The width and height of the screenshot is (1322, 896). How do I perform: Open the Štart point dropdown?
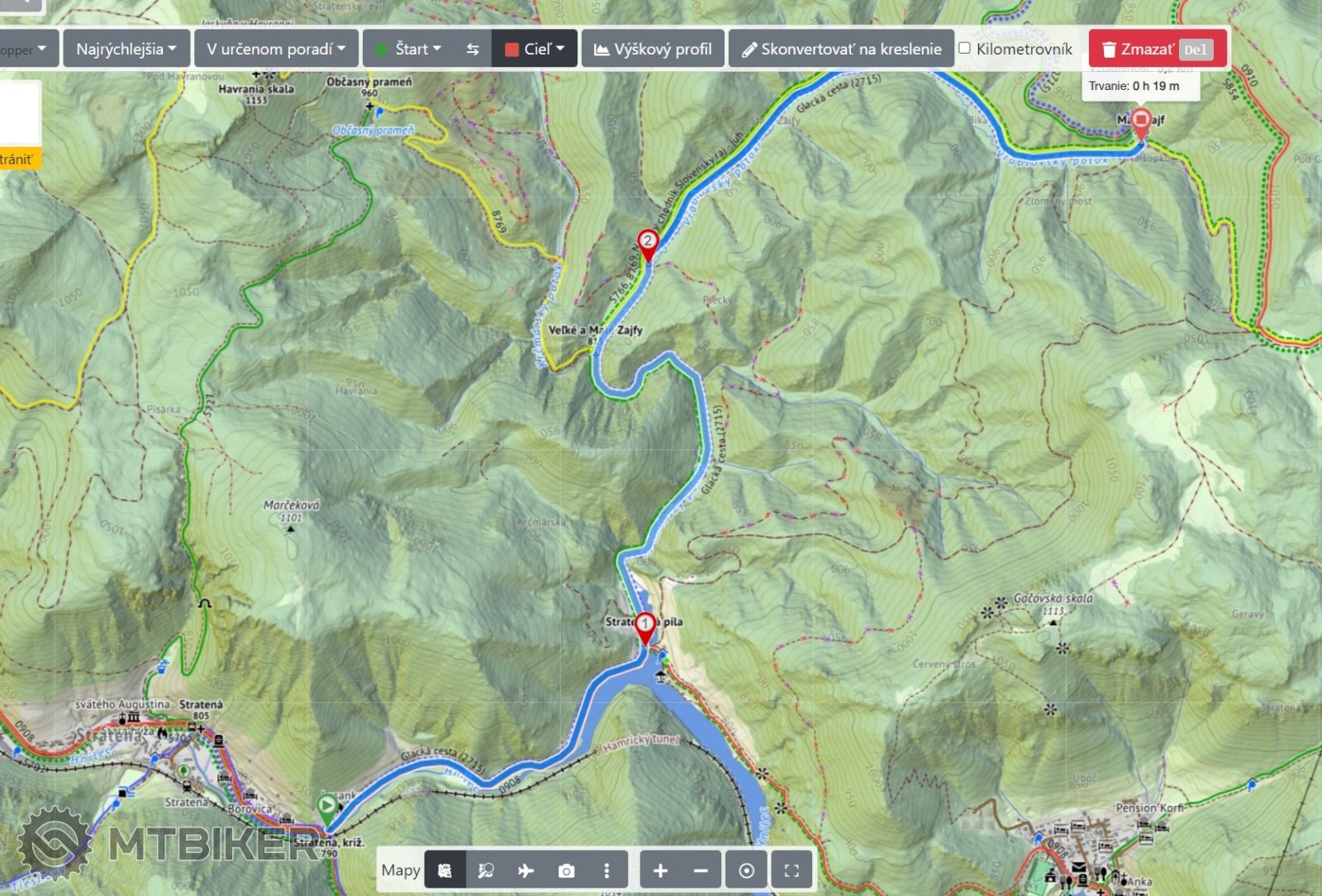point(409,49)
